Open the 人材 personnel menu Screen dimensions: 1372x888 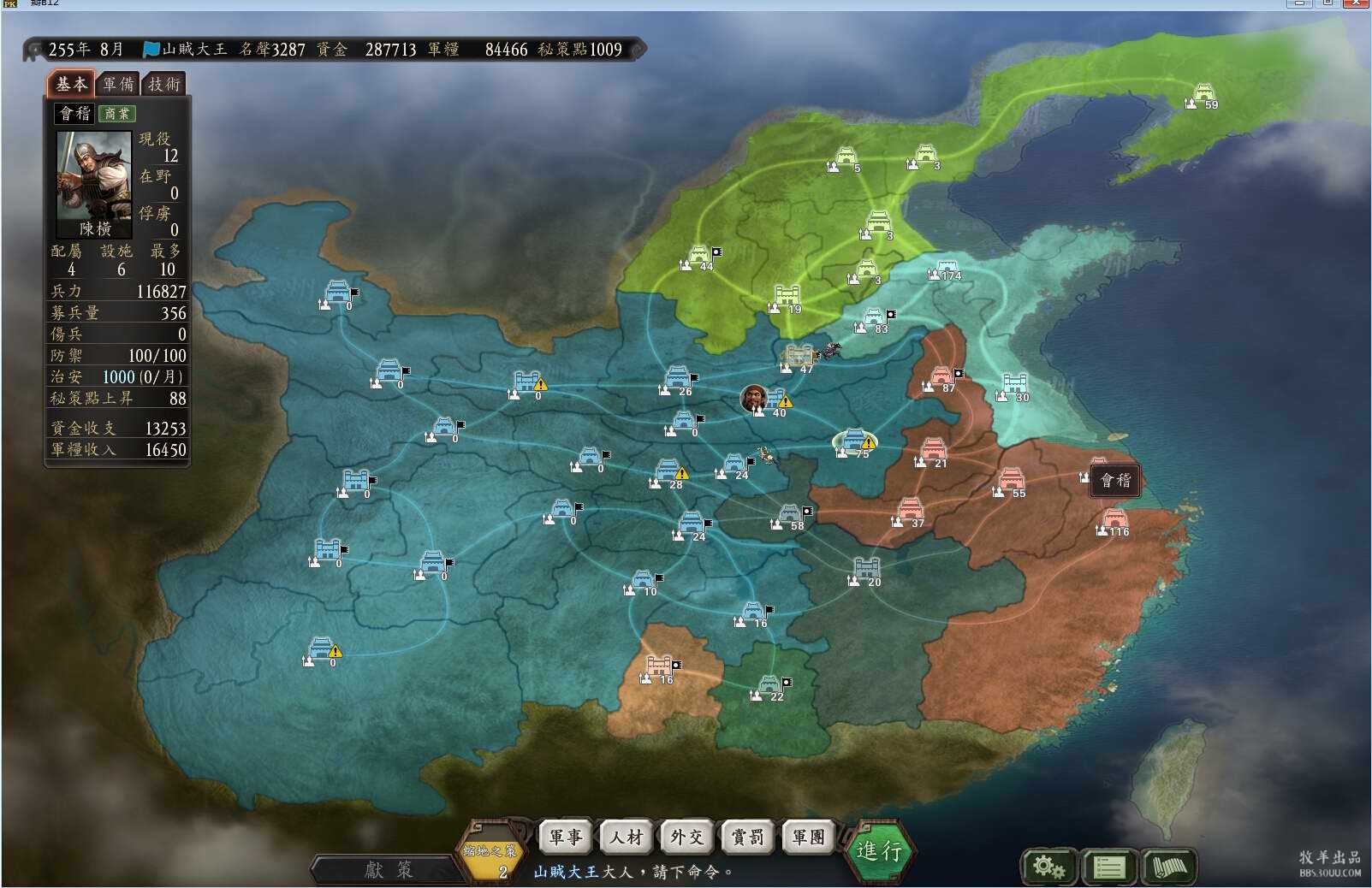point(626,837)
